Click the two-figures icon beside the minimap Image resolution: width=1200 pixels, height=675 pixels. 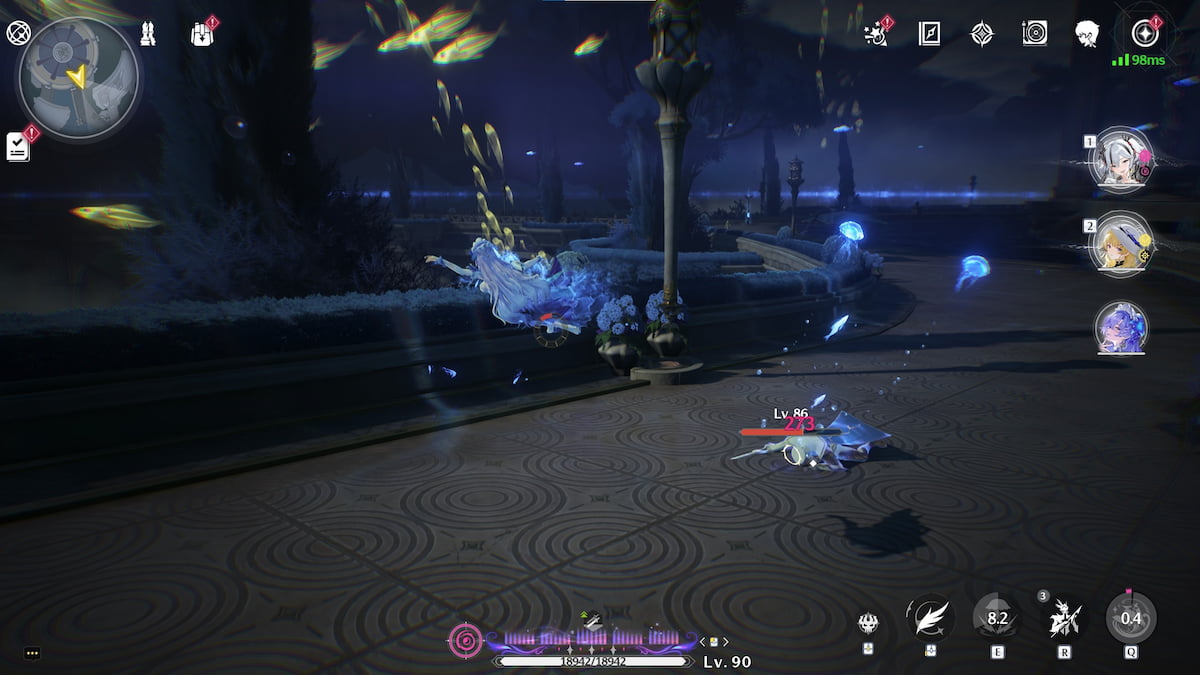tap(148, 34)
